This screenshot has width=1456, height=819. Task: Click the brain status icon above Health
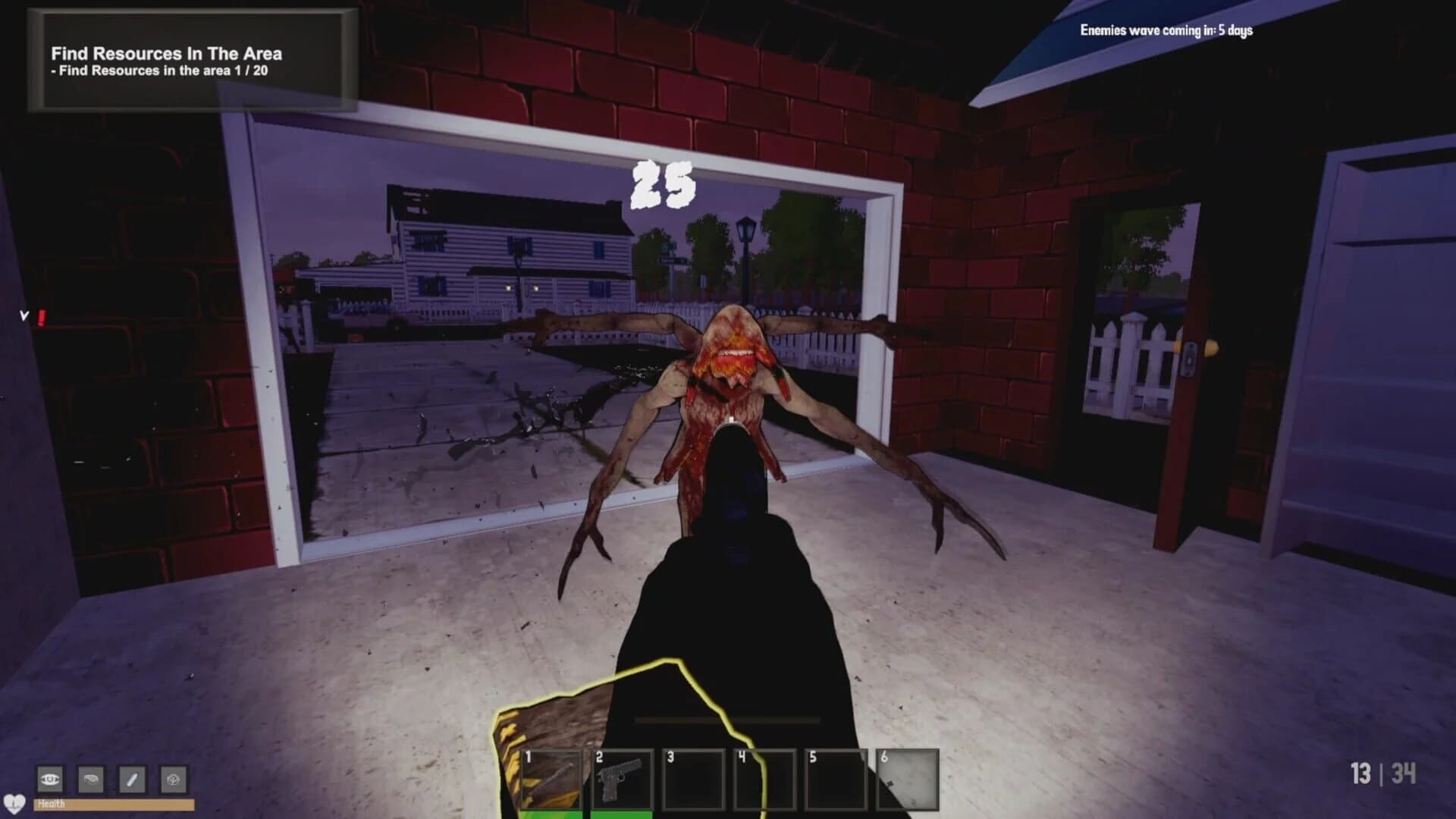pyautogui.click(x=173, y=779)
